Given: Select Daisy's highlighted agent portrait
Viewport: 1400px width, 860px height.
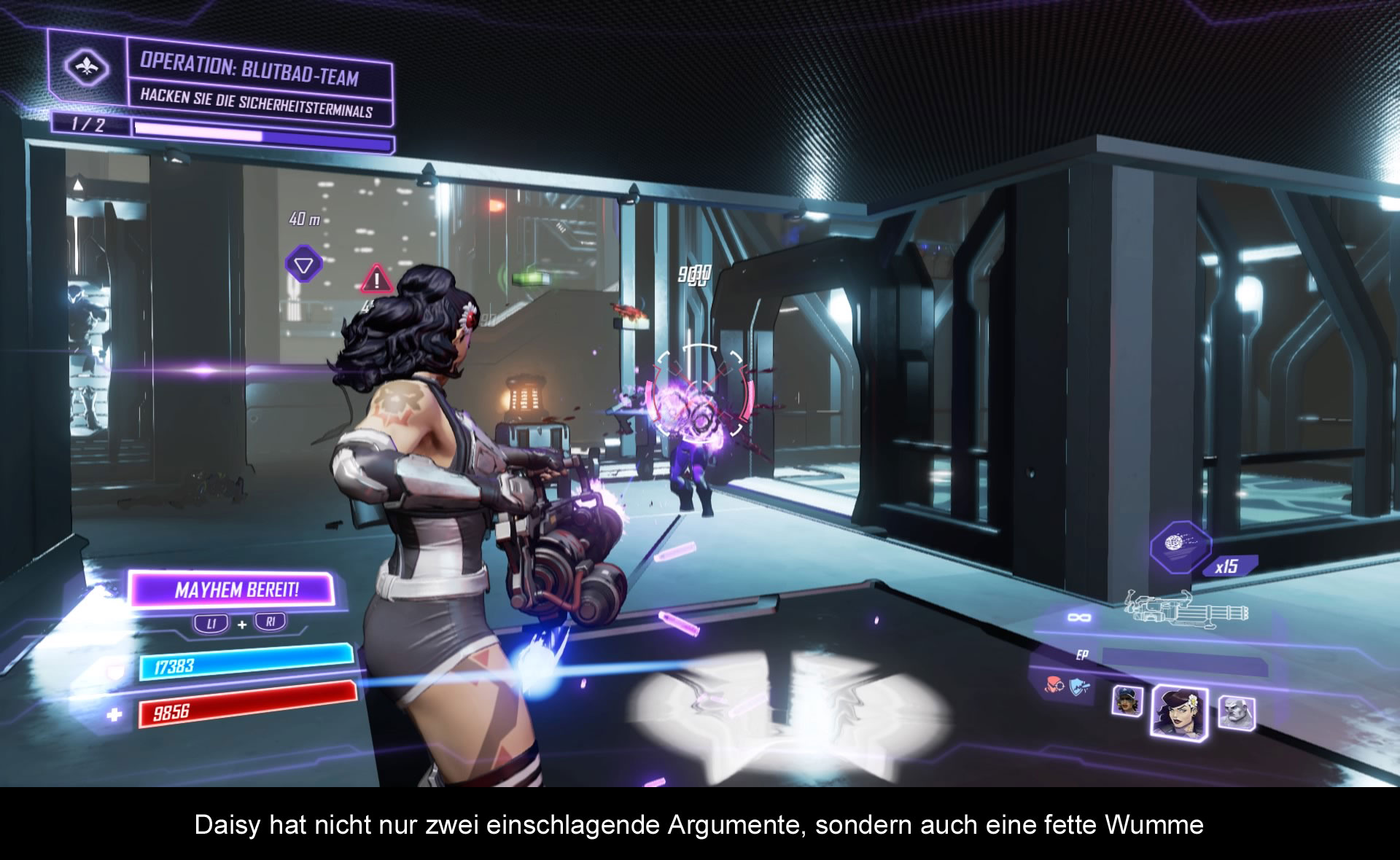Looking at the screenshot, I should tap(1178, 711).
